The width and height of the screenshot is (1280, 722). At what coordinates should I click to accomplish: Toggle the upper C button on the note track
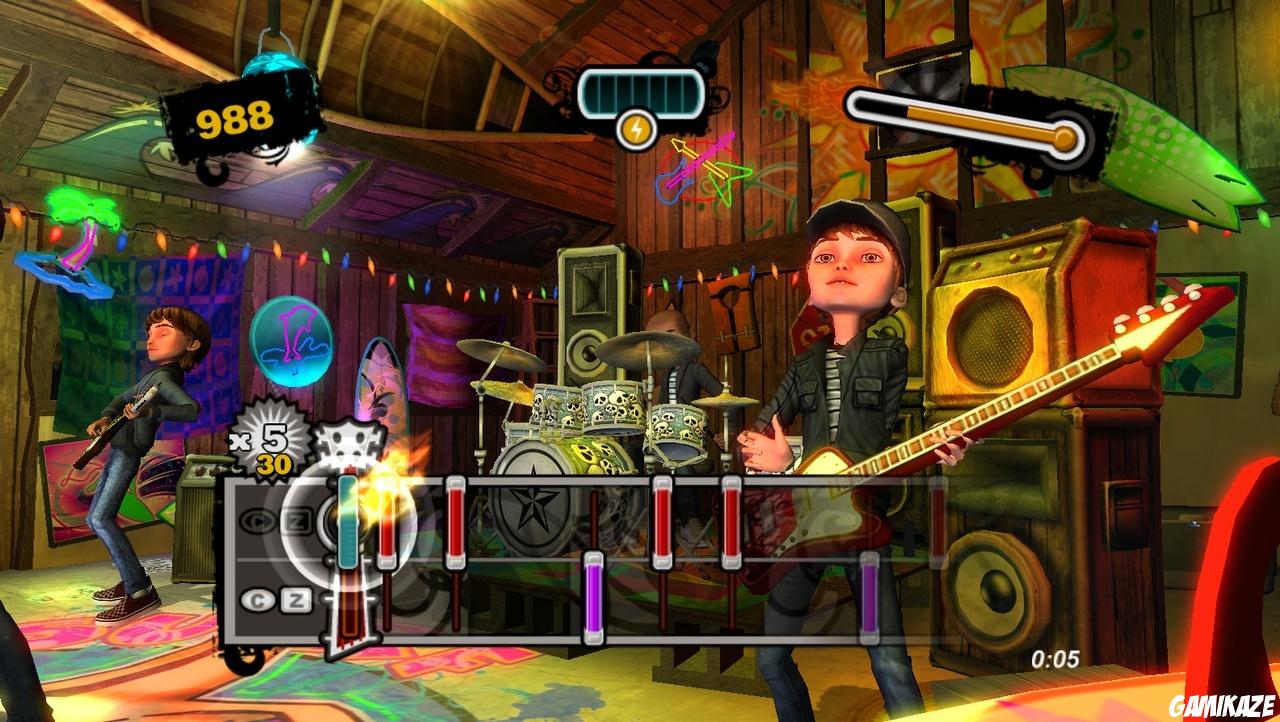pyautogui.click(x=260, y=520)
